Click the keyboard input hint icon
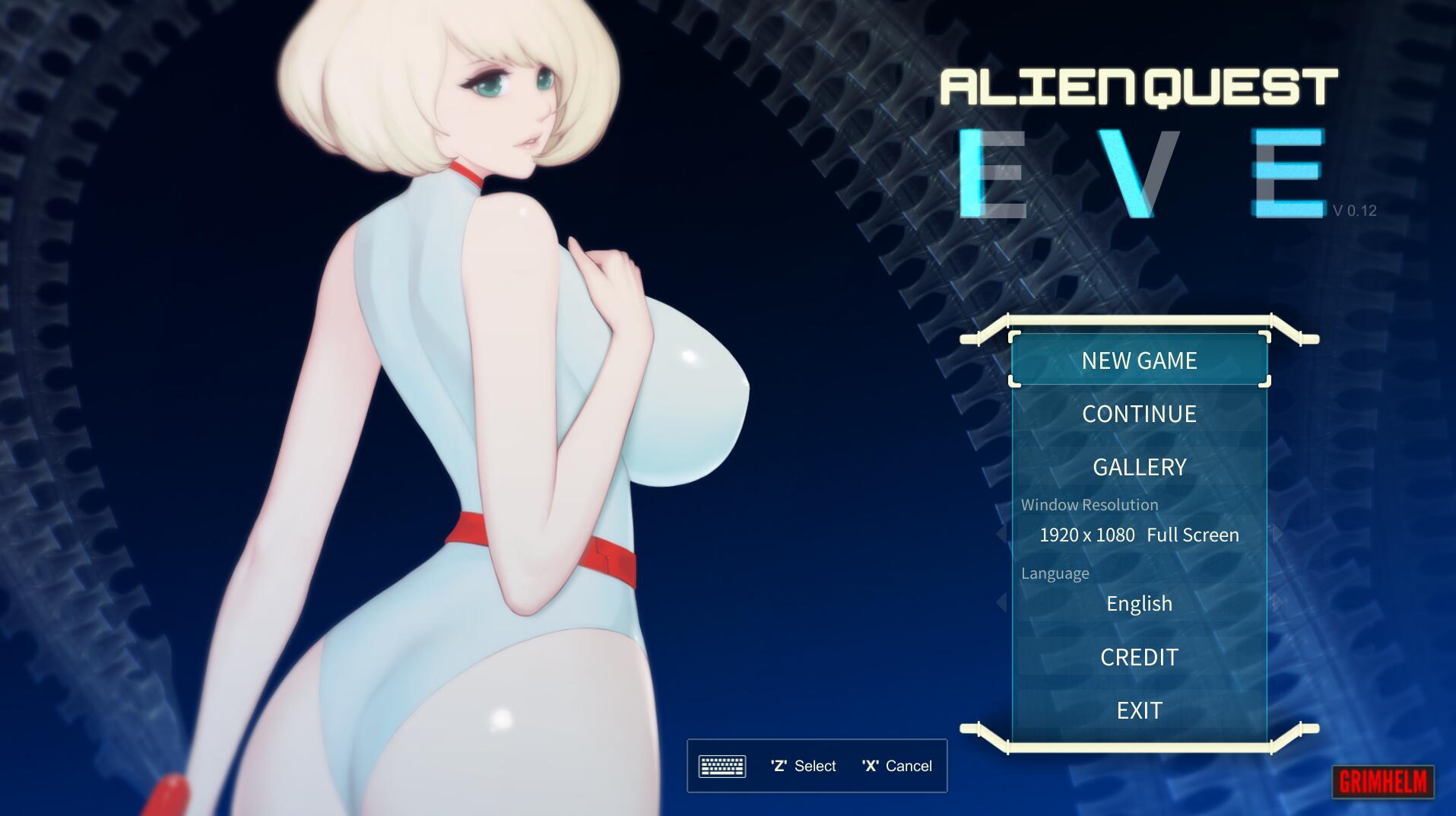 point(724,766)
